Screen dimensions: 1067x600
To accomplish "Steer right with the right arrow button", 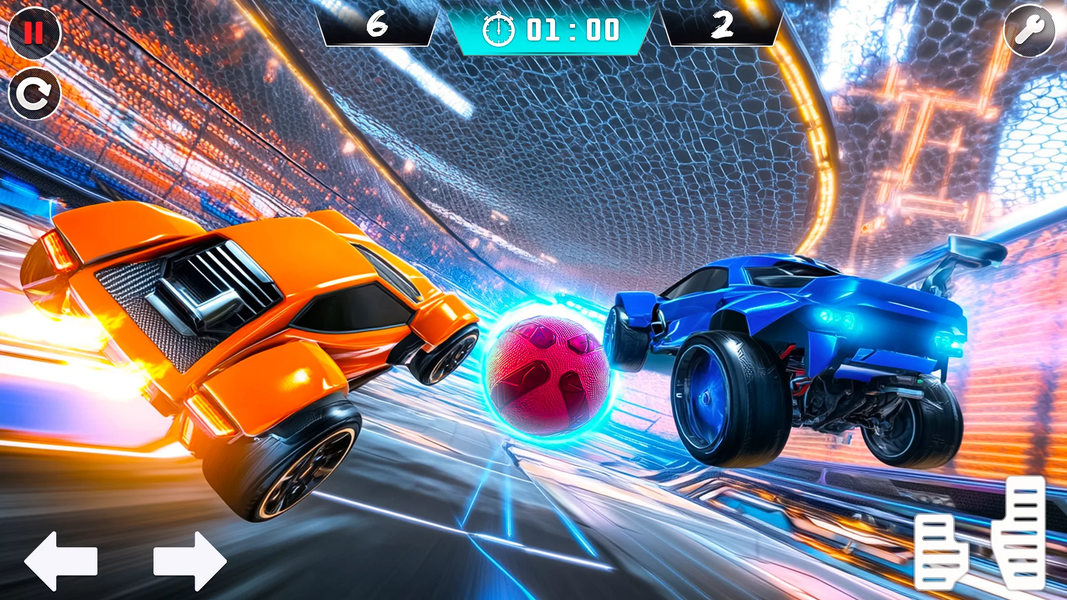I will 190,561.
